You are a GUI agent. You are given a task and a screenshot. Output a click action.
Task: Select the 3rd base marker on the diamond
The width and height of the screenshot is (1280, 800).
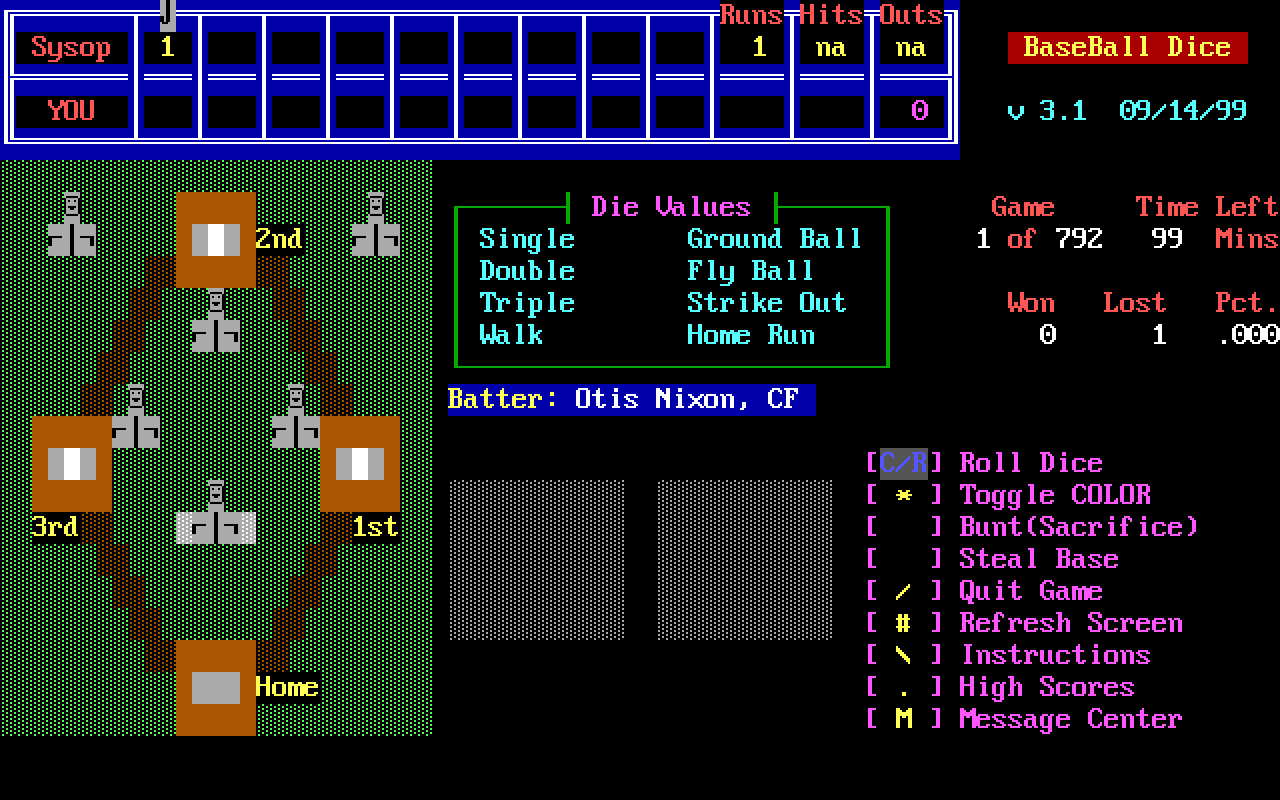pyautogui.click(x=72, y=463)
